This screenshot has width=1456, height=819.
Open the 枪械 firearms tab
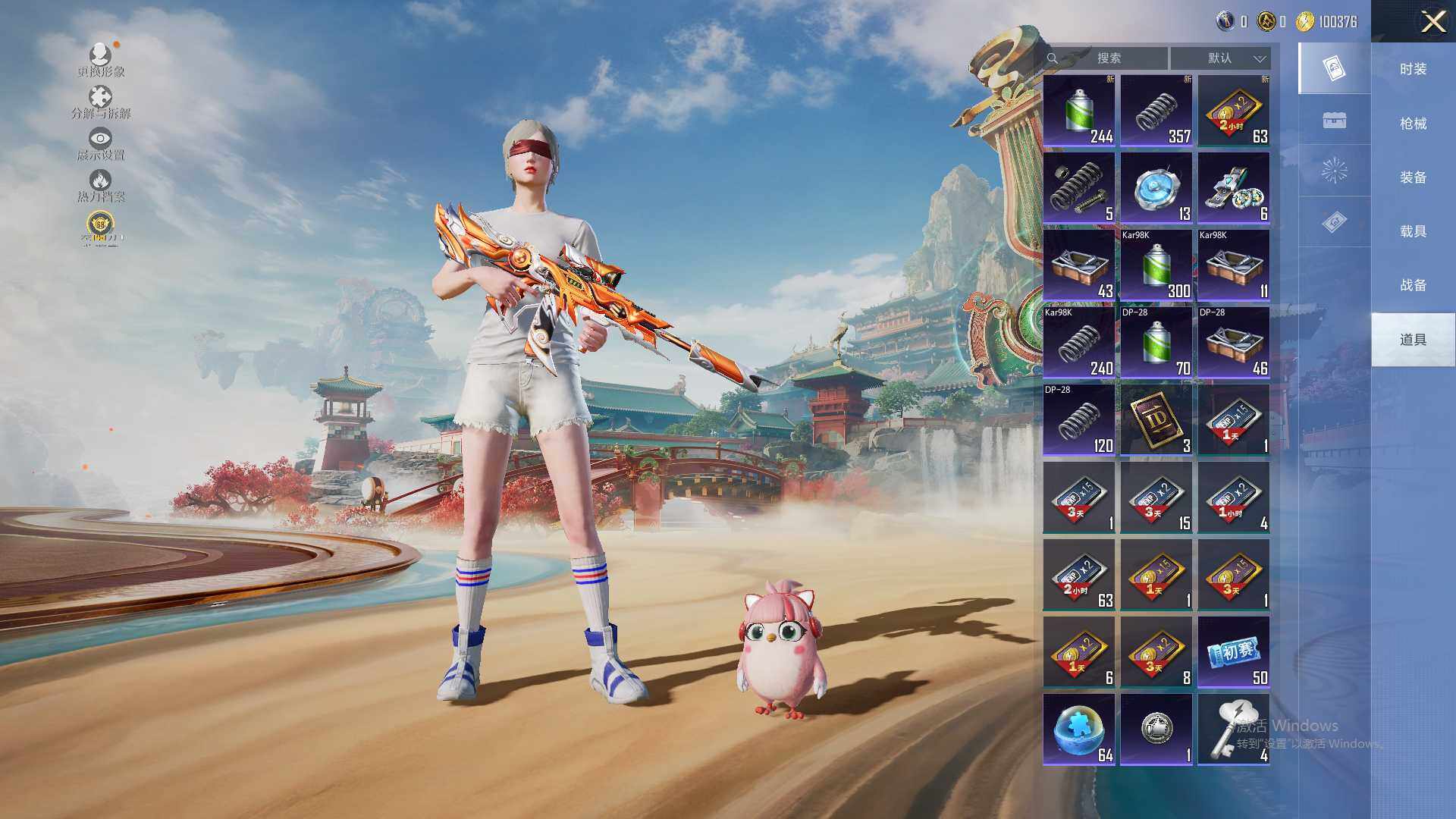click(1413, 123)
